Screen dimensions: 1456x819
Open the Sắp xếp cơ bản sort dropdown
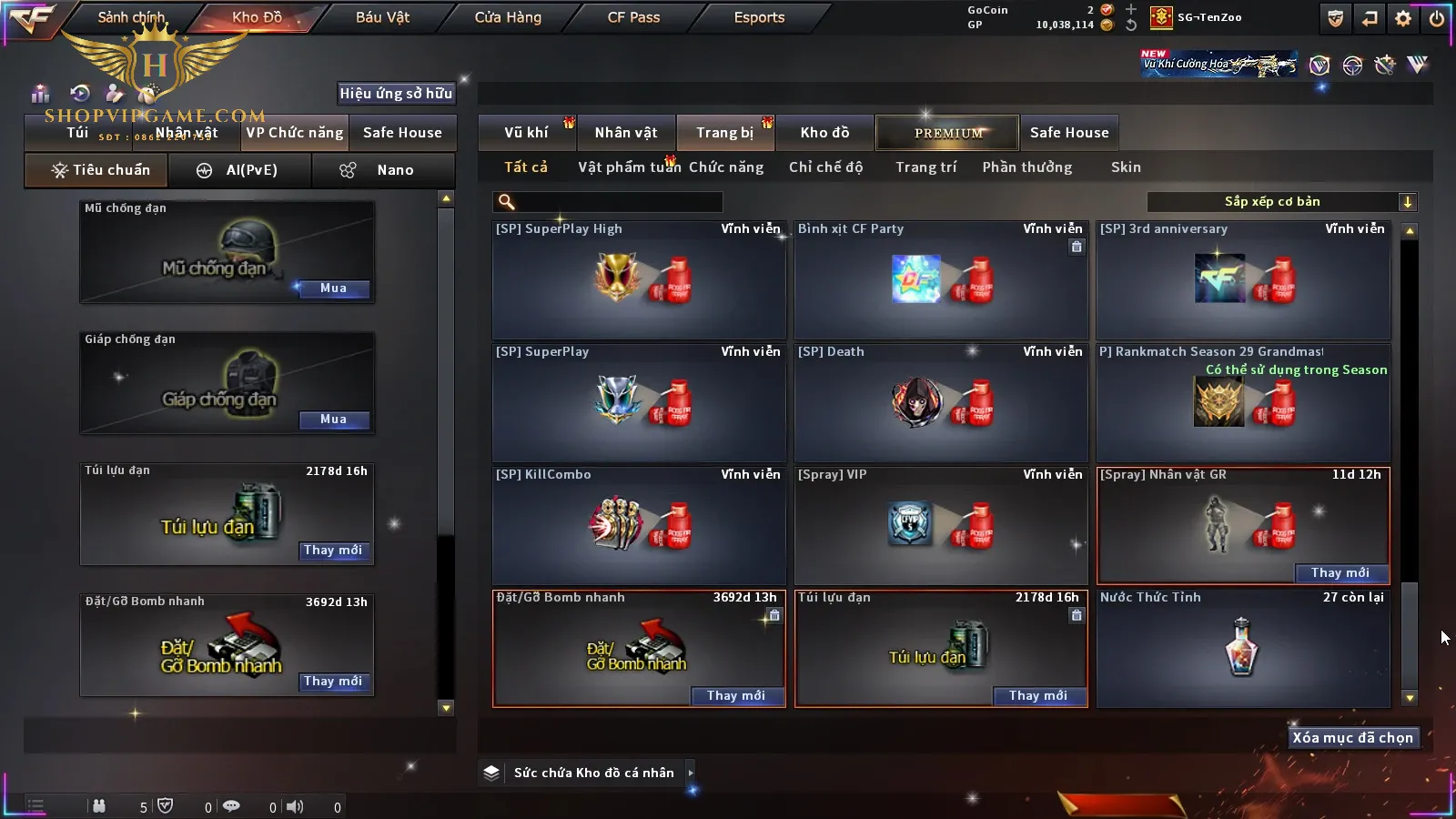pyautogui.click(x=1281, y=202)
